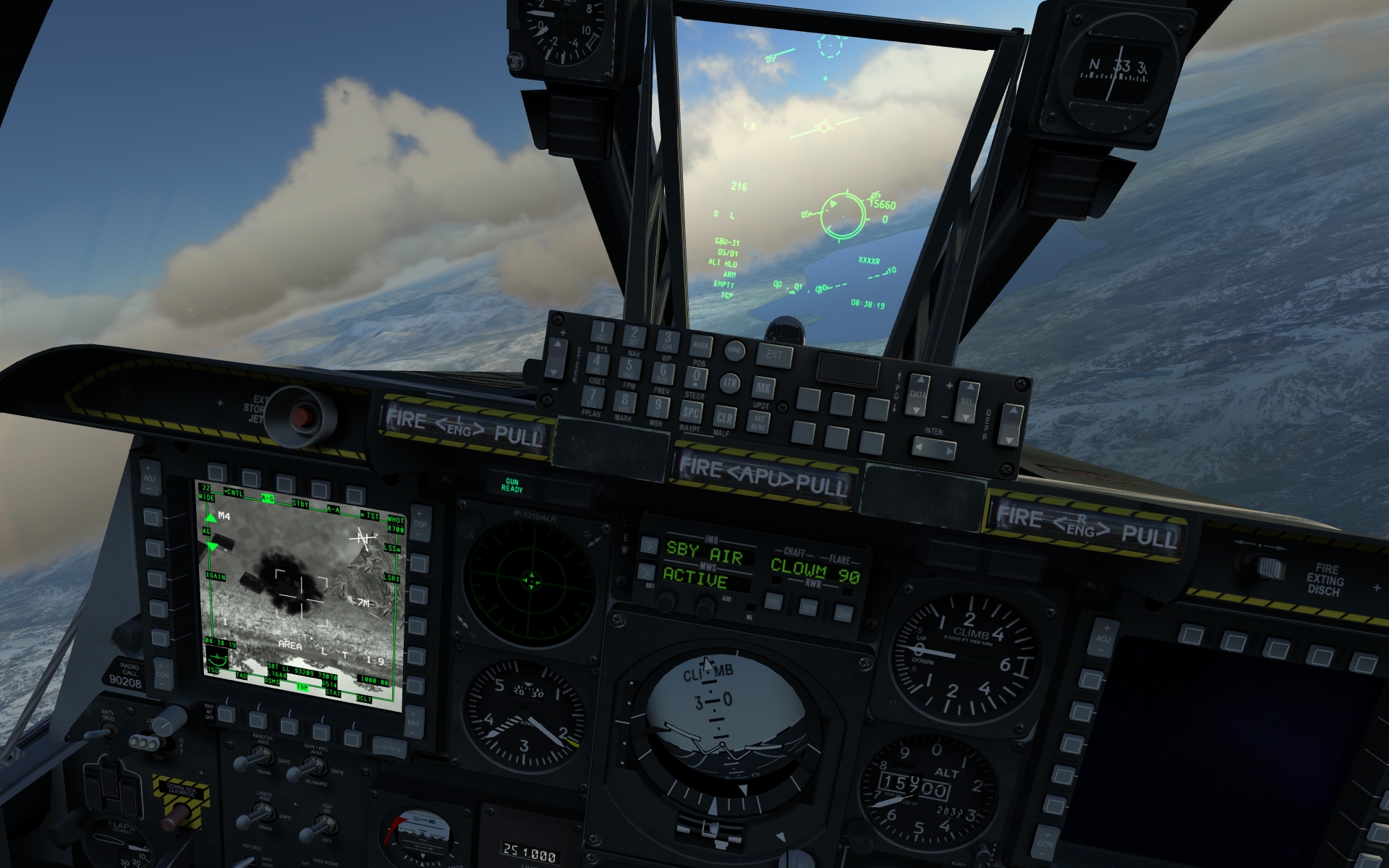Click the UFC HACK button
The height and width of the screenshot is (868, 1389).
point(700,345)
